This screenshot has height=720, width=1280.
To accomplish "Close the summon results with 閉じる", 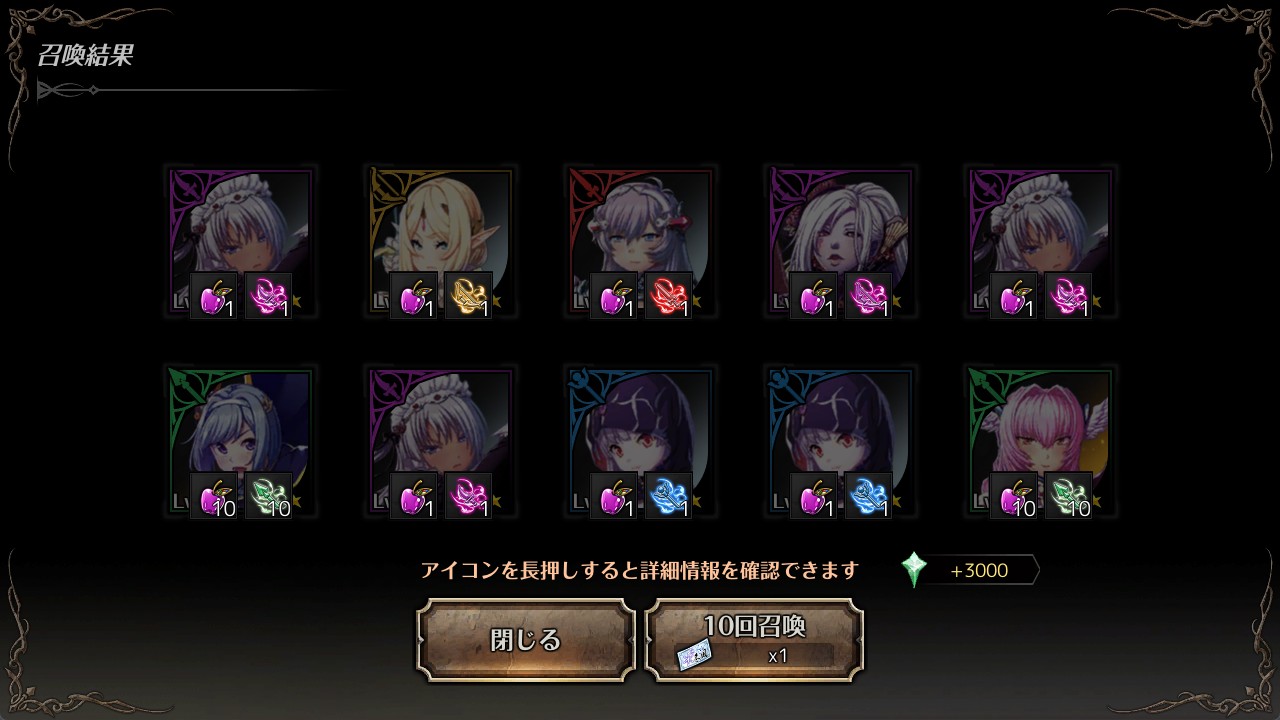I will 526,640.
